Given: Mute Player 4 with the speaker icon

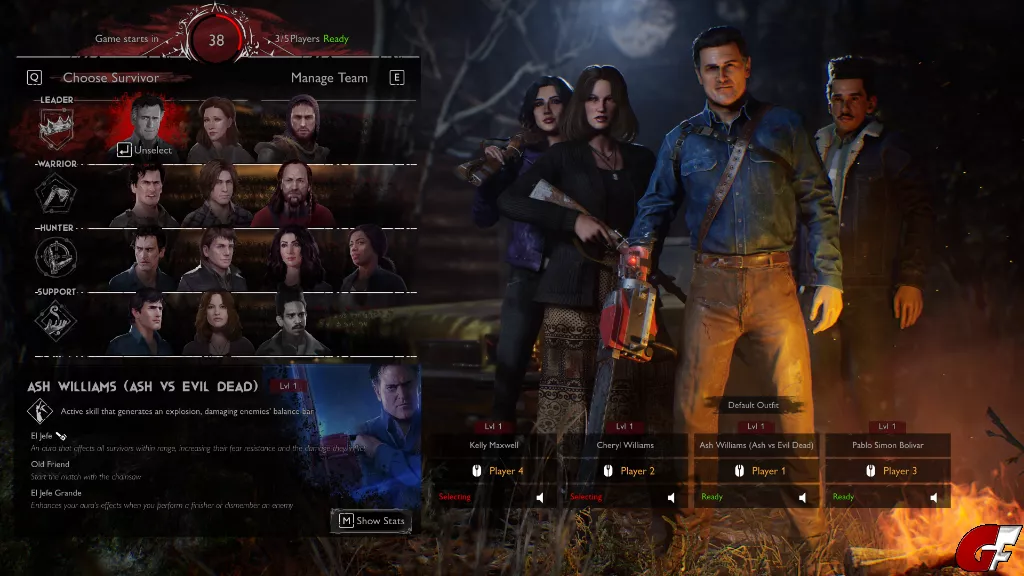Looking at the screenshot, I should pos(540,497).
